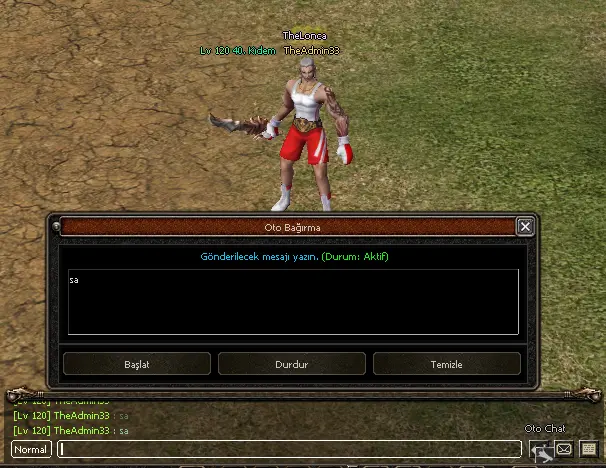The image size is (606, 468).
Task: Focus the auto shout message text box
Action: point(293,301)
